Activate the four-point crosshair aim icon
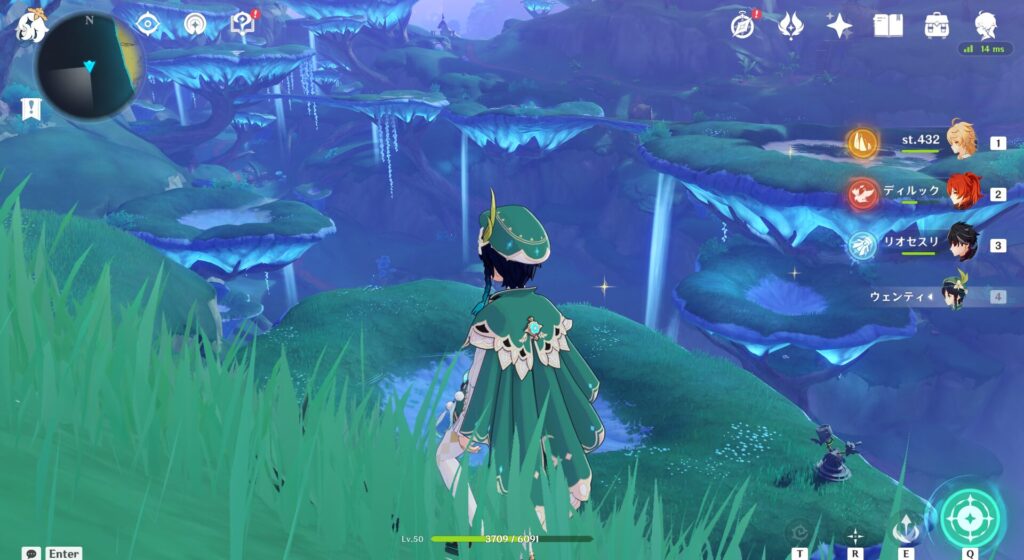Image resolution: width=1024 pixels, height=560 pixels. coord(855,535)
